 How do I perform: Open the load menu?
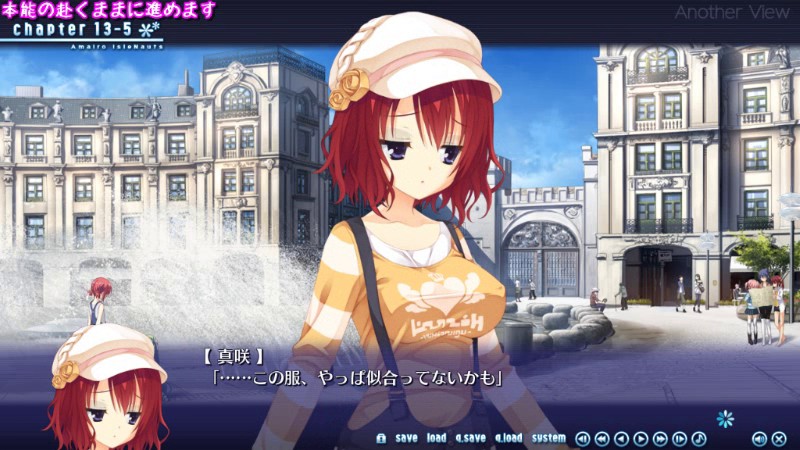[436, 438]
